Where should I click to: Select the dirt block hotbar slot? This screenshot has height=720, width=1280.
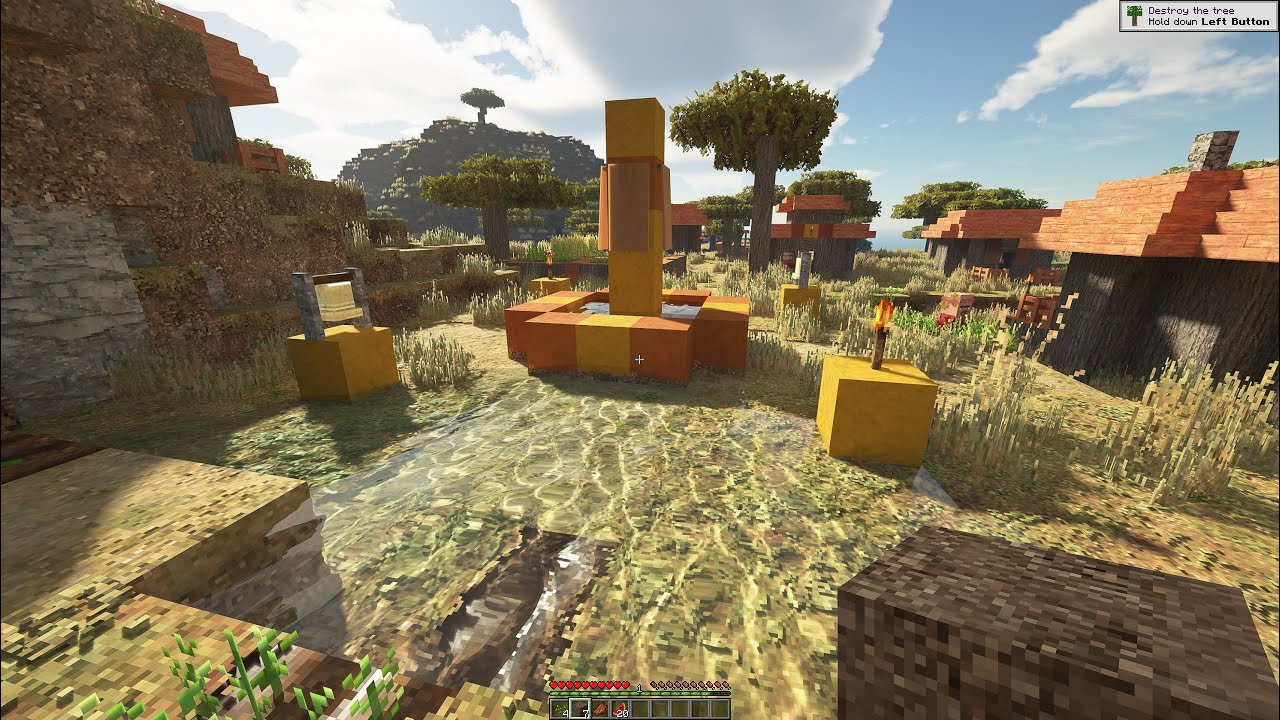click(578, 709)
